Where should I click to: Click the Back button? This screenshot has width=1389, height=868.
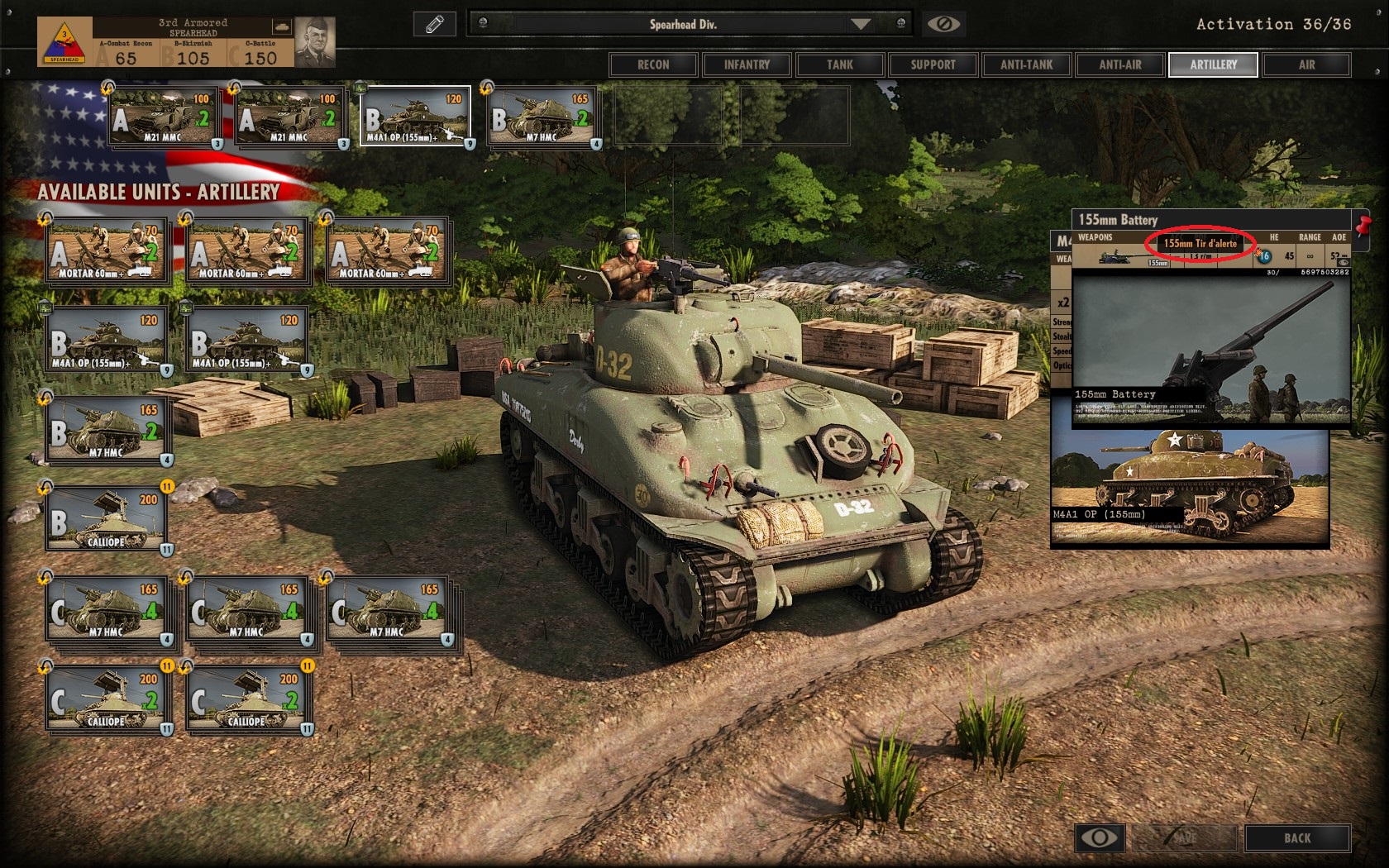point(1297,838)
